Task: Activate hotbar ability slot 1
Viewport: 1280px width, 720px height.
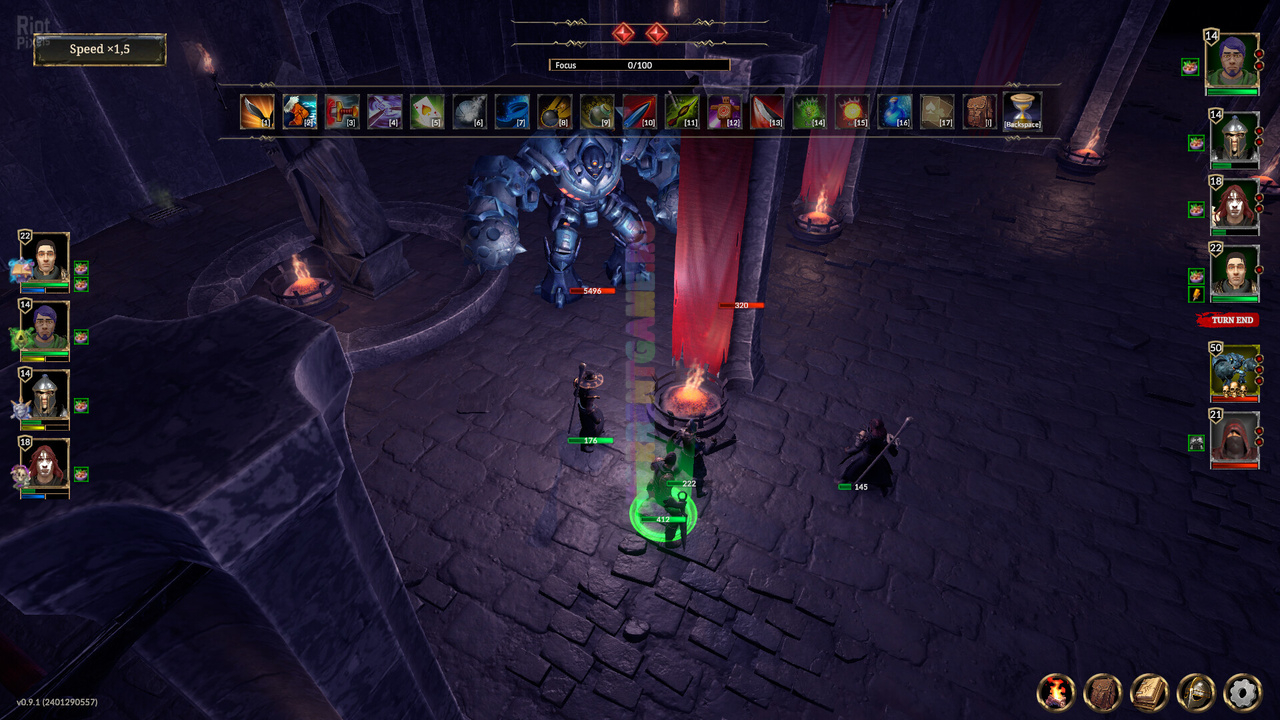Action: click(x=257, y=111)
